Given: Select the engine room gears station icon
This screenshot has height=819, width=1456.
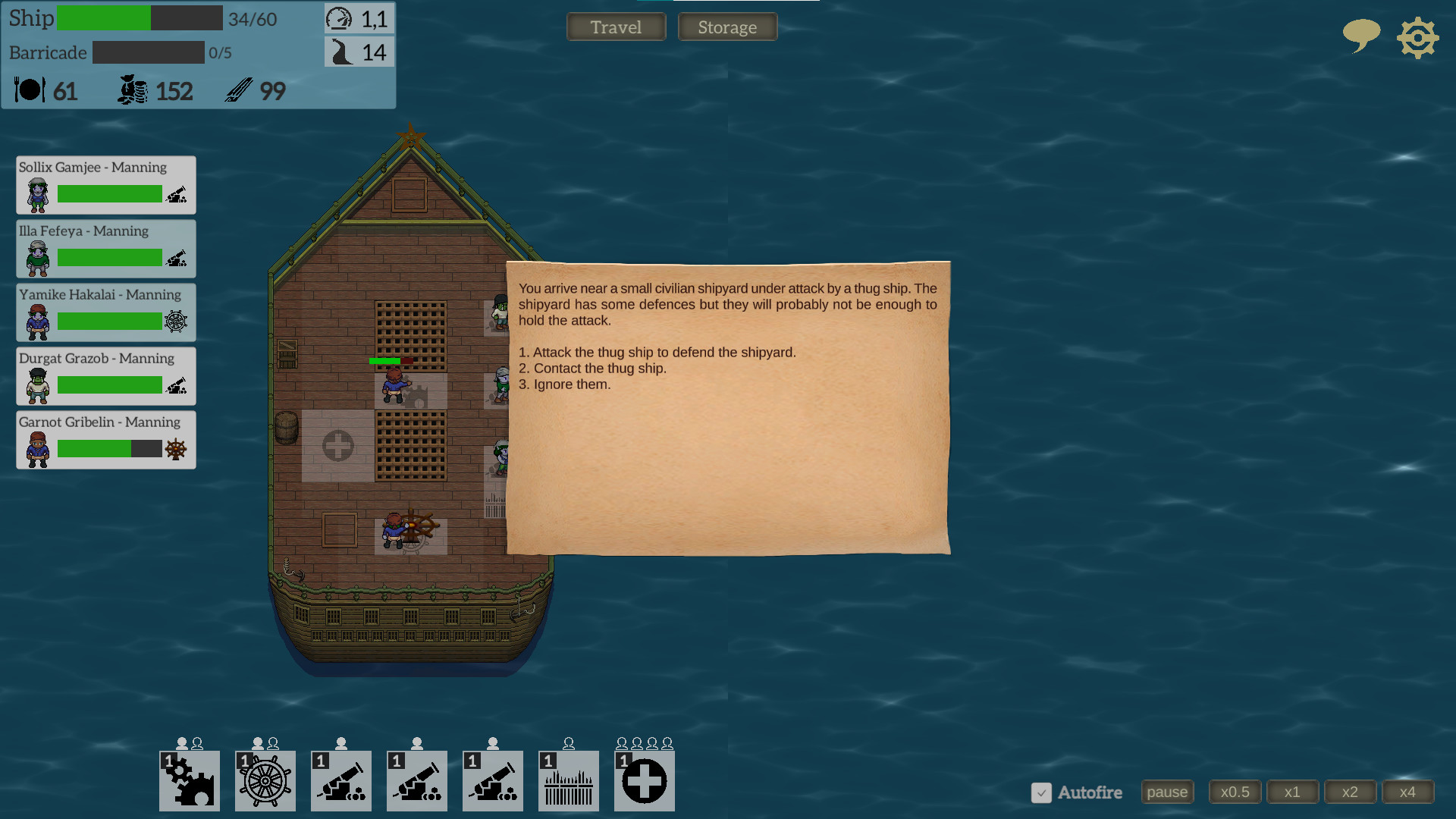Looking at the screenshot, I should (189, 781).
